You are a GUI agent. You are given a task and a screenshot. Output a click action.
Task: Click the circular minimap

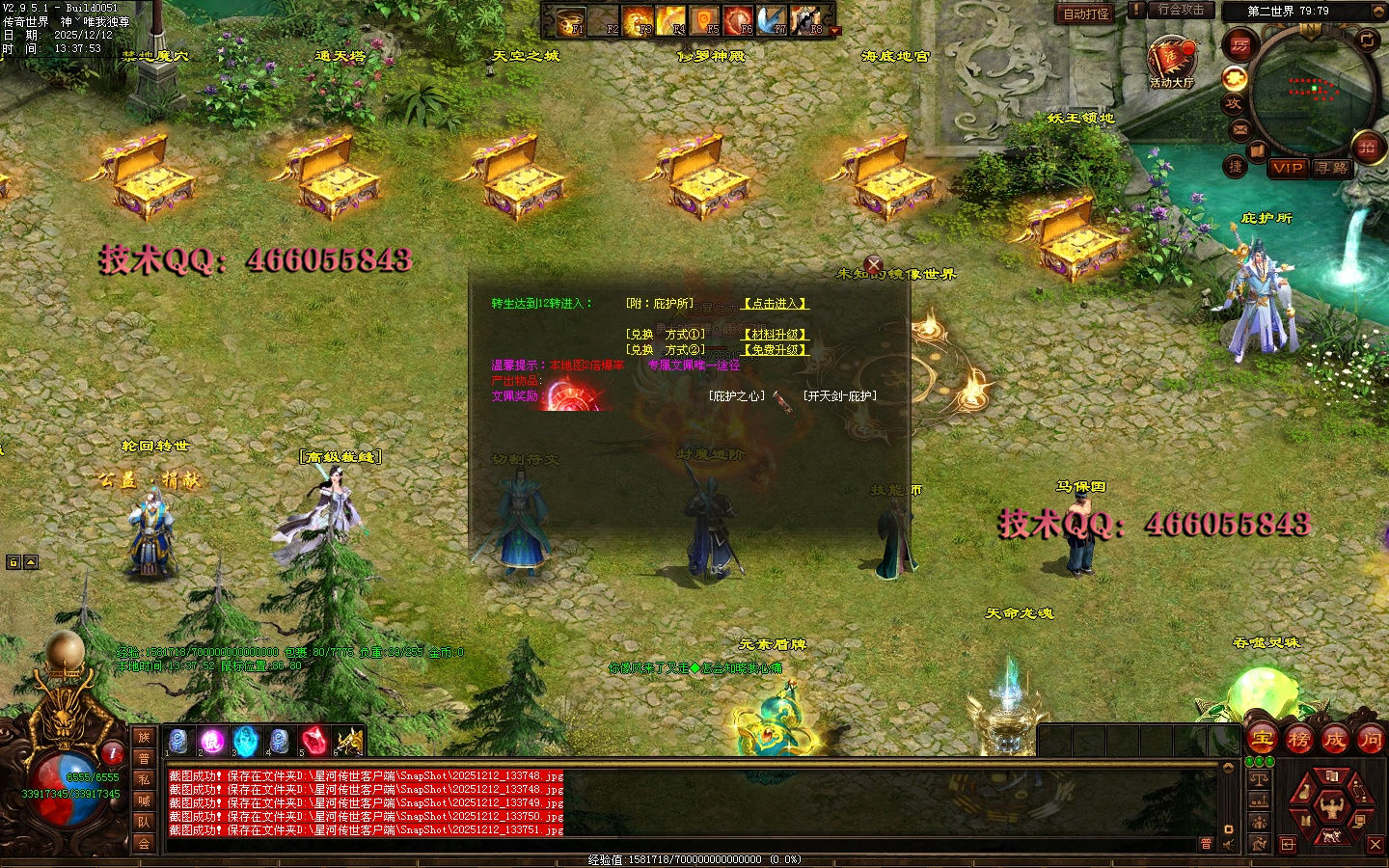click(1313, 91)
